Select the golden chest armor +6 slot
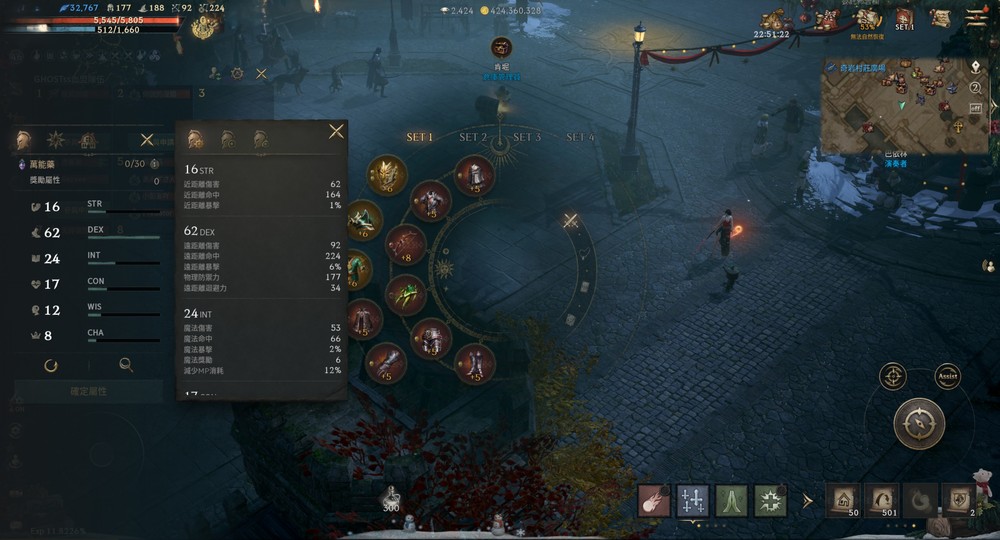 click(x=386, y=174)
